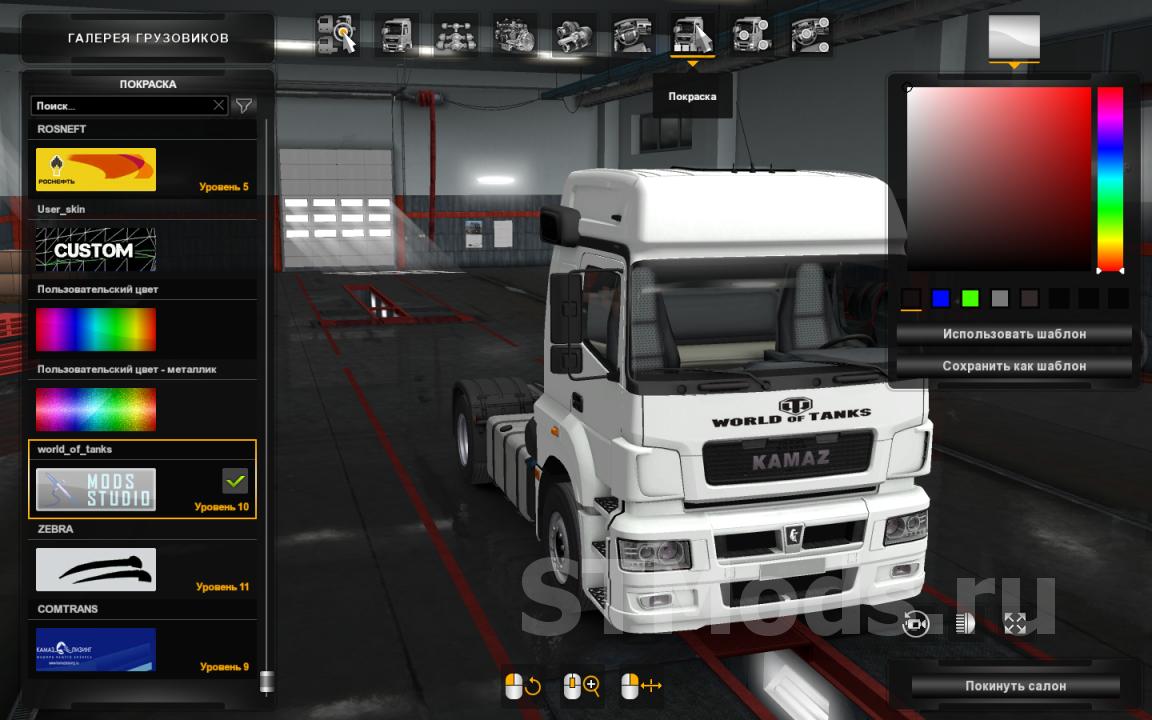Choose the grey colour swatch

click(999, 298)
